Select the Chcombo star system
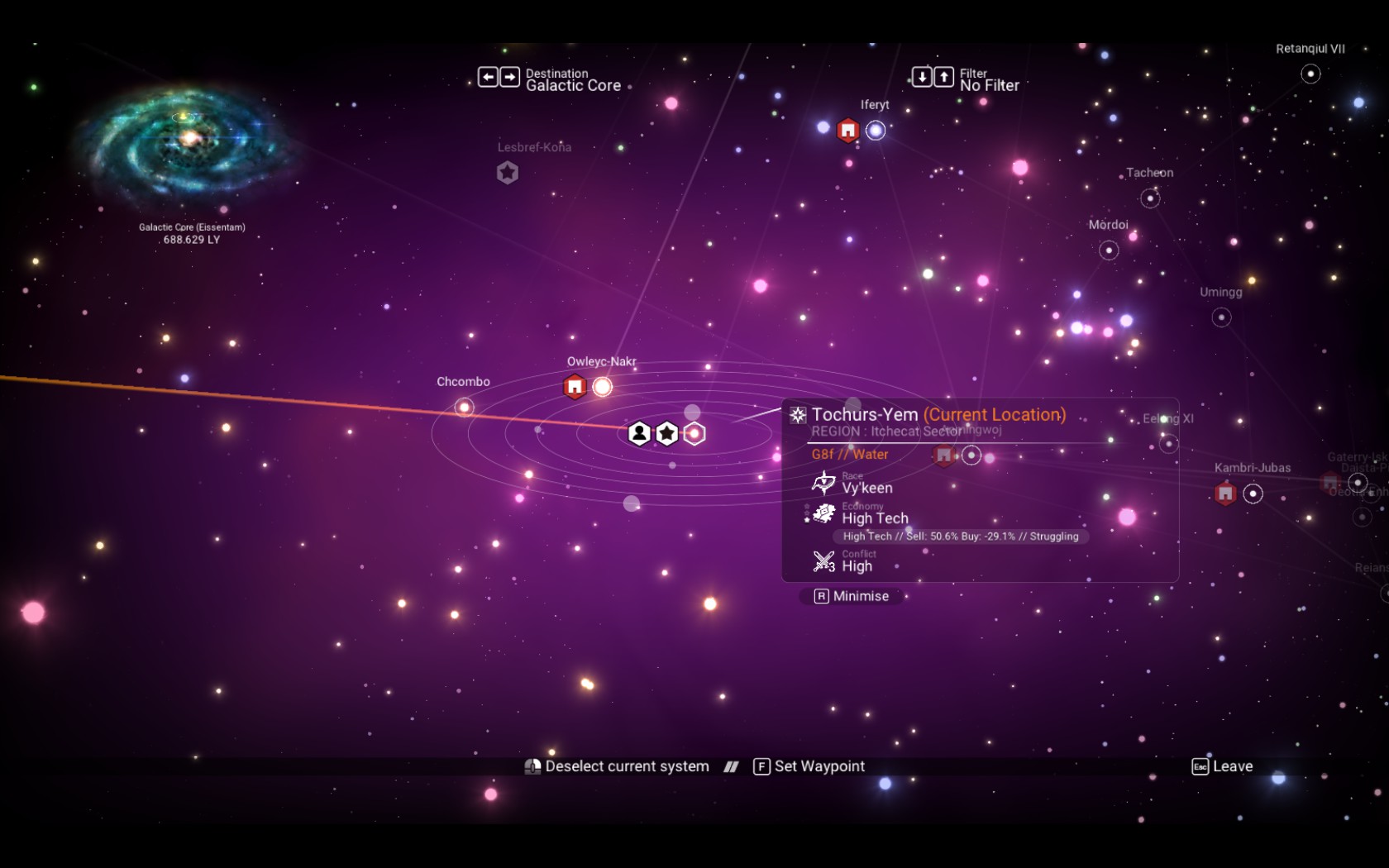Screen dimensions: 1389x868 click(465, 407)
